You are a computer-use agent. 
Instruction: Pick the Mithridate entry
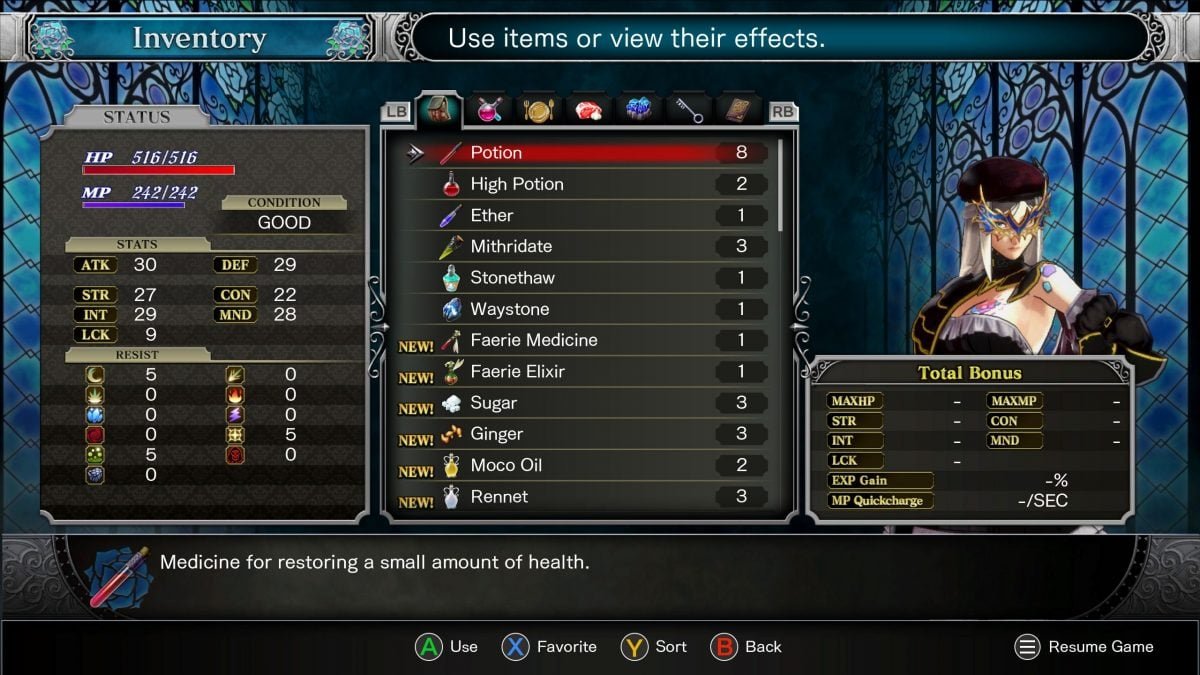coord(590,246)
